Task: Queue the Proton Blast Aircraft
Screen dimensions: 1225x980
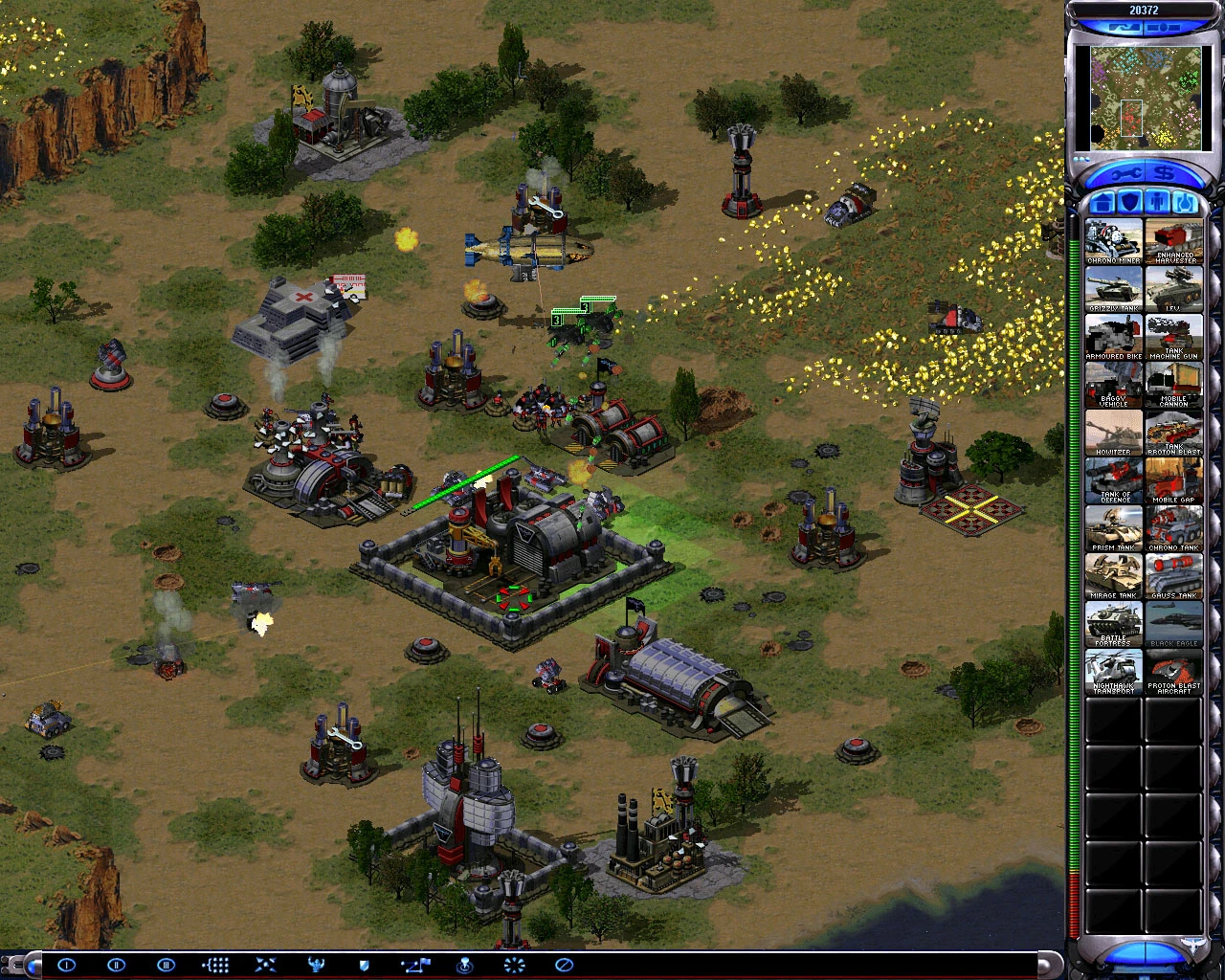Action: pyautogui.click(x=1174, y=672)
